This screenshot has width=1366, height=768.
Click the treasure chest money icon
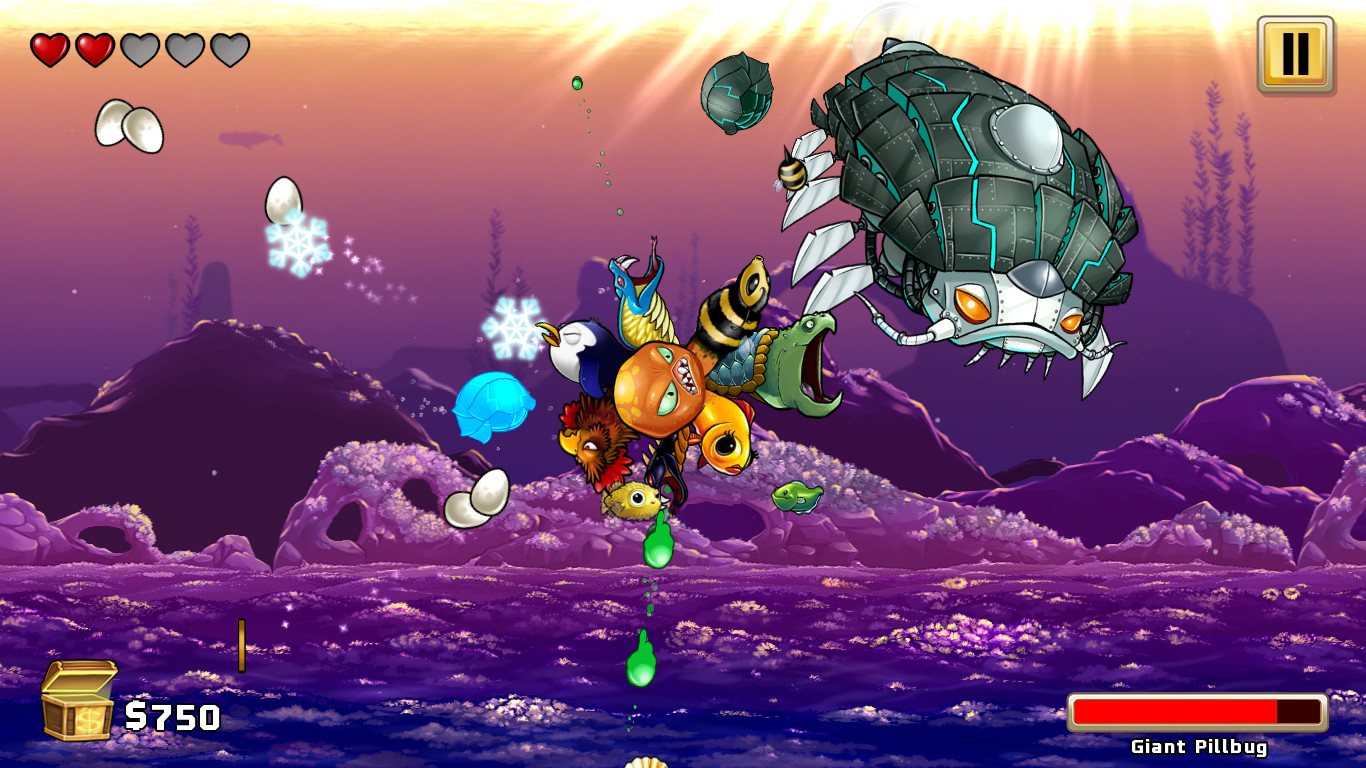click(x=78, y=703)
